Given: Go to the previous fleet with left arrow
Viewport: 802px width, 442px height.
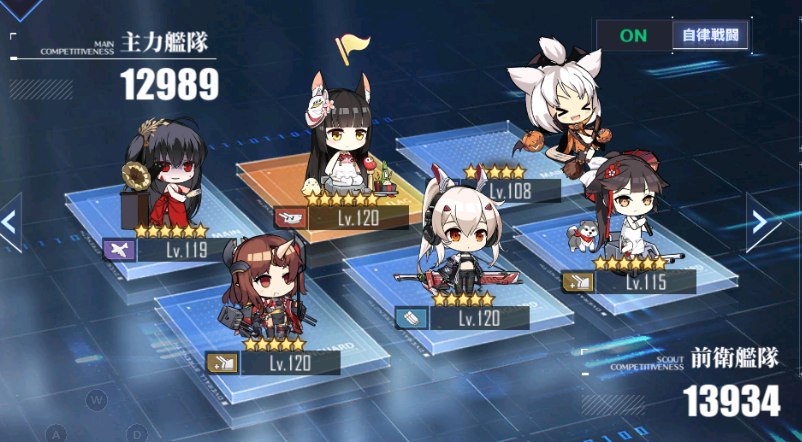Looking at the screenshot, I should [x=10, y=220].
